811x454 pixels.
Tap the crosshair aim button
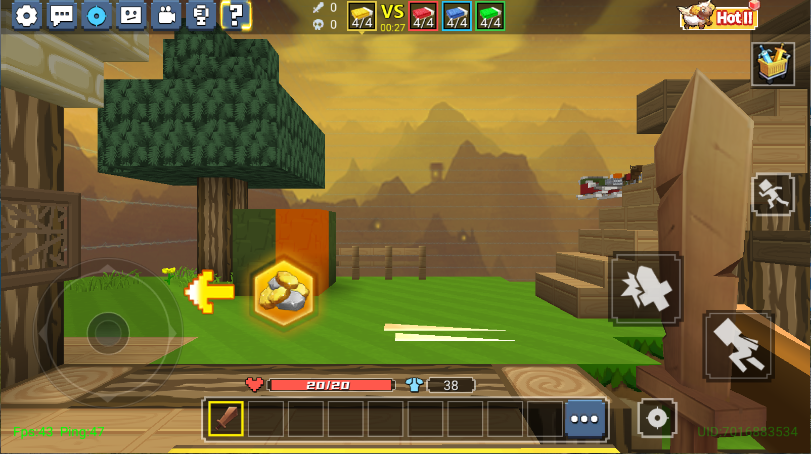pyautogui.click(x=657, y=418)
